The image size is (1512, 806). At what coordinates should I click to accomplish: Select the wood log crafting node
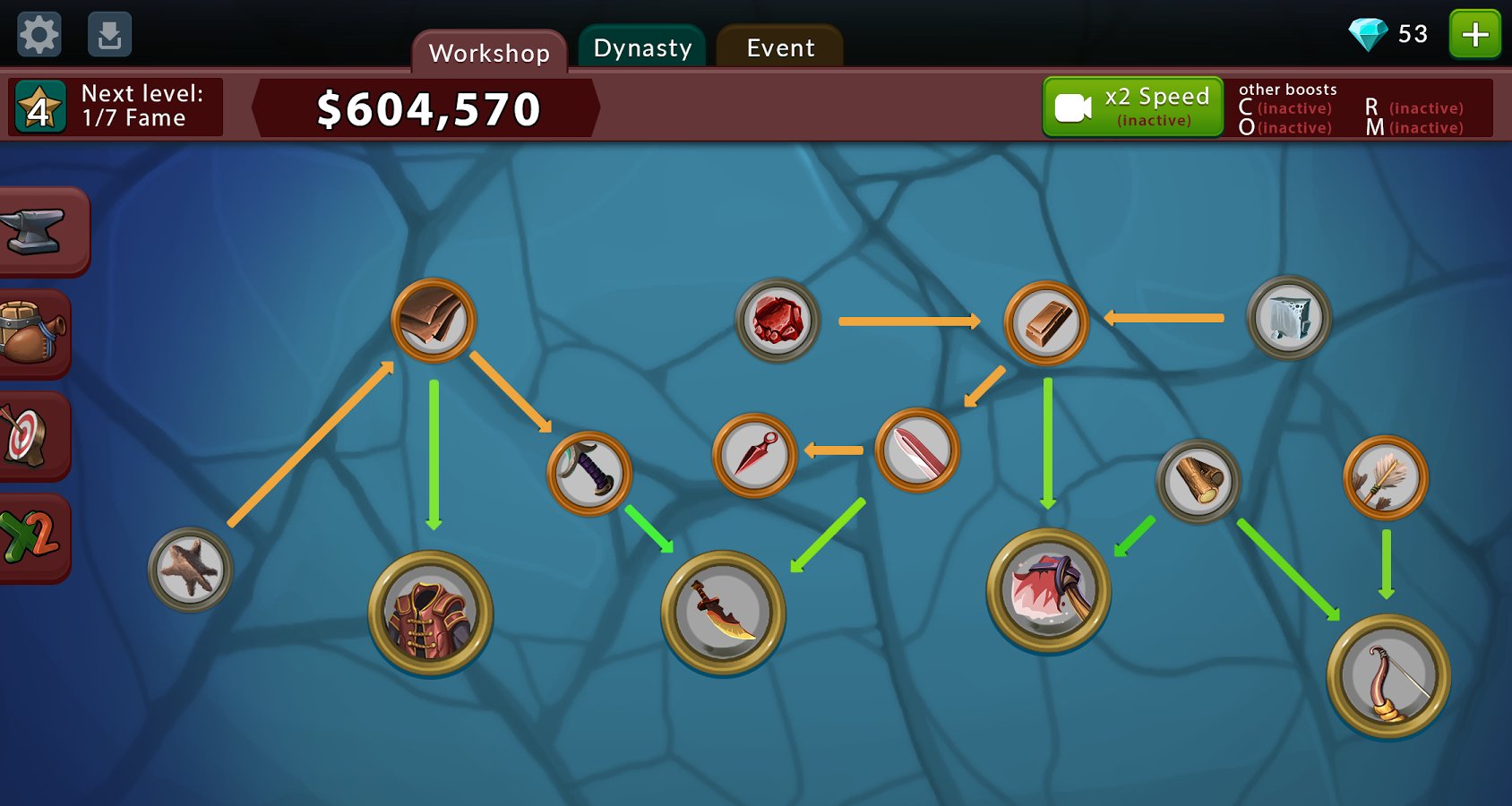[x=1198, y=481]
